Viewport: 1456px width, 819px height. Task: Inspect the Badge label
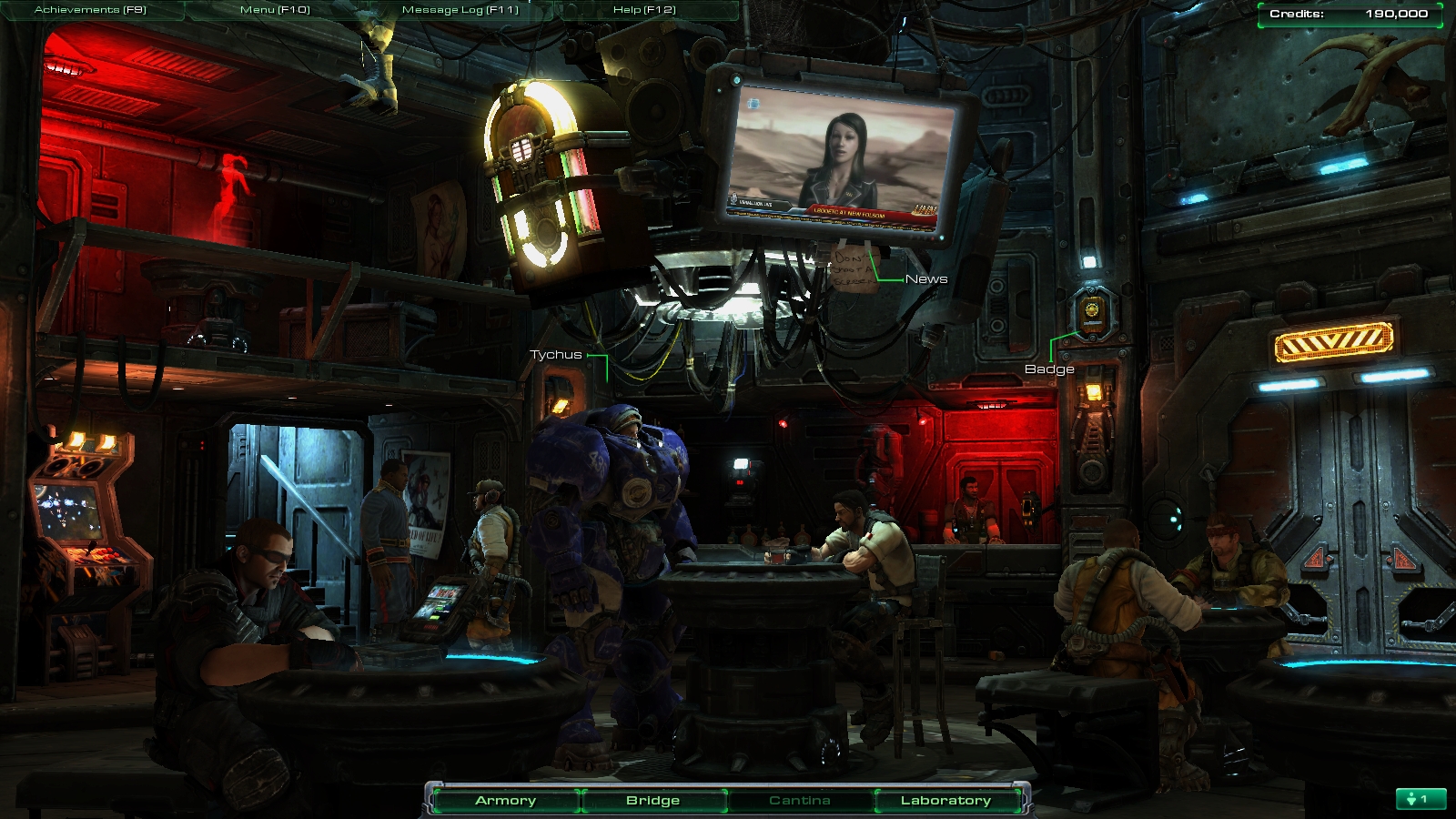[1049, 369]
